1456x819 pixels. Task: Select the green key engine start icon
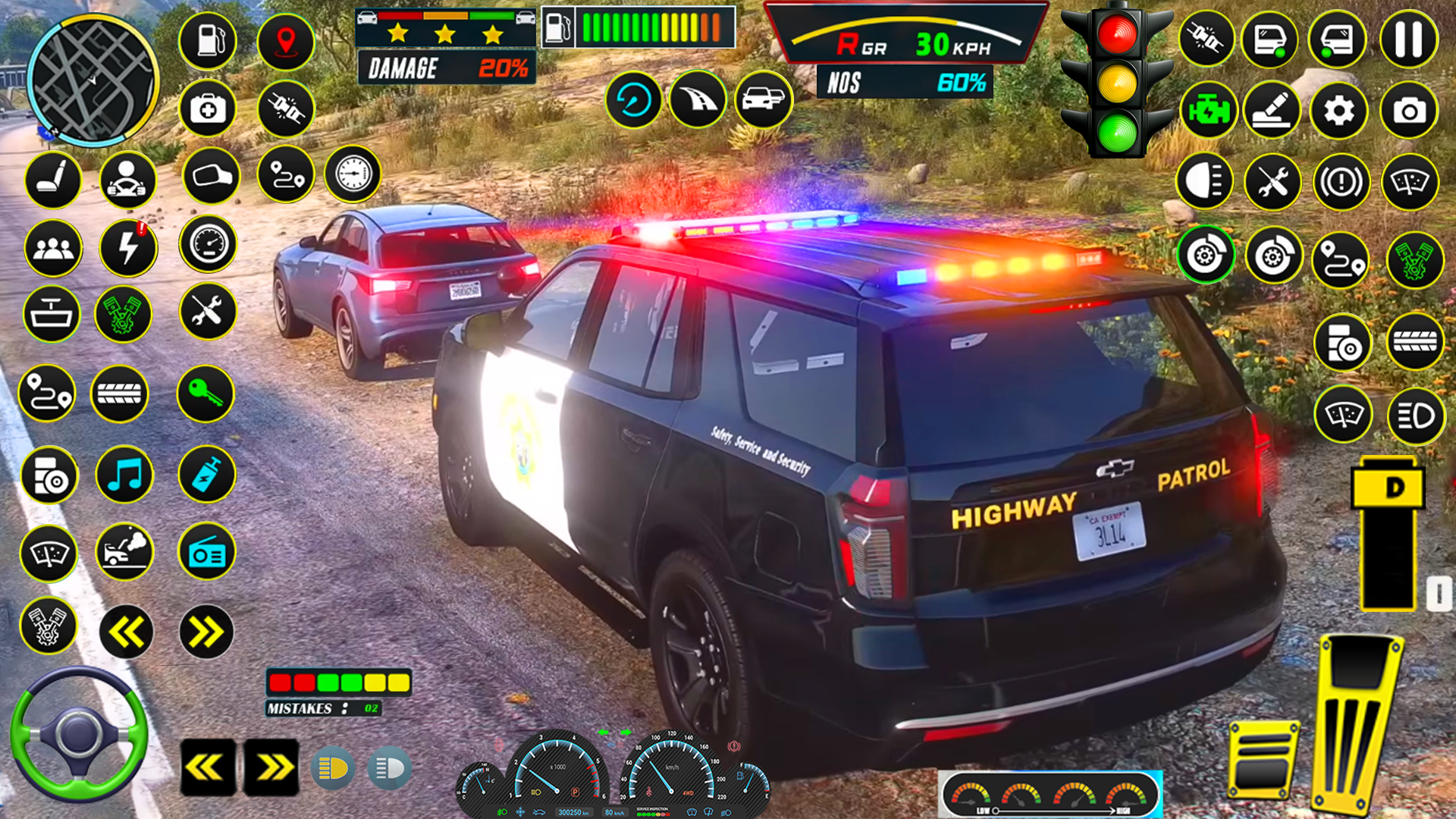207,394
